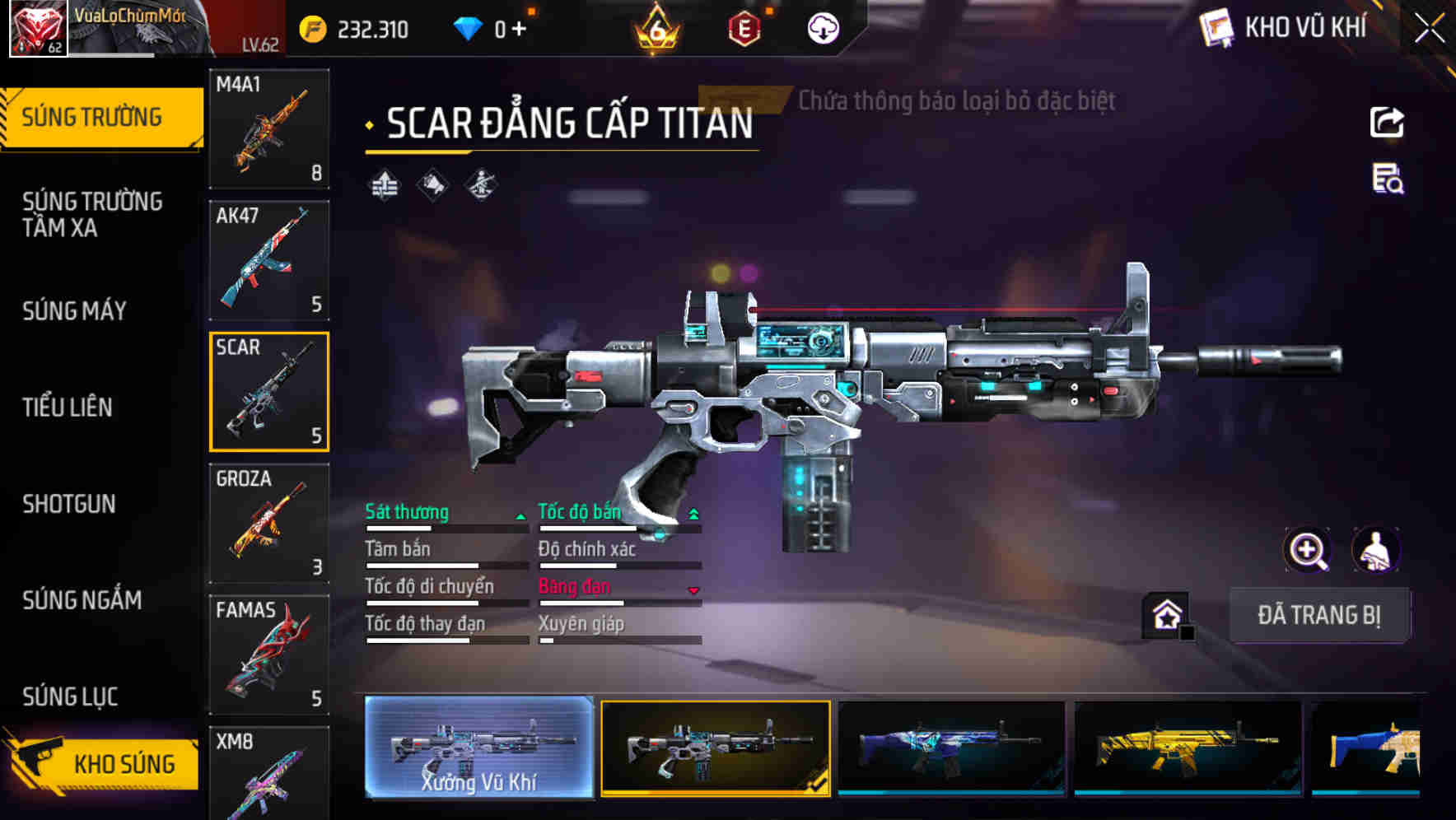Switch to the Súng Trường Tầm Xa category
This screenshot has height=820, width=1456.
click(x=92, y=214)
